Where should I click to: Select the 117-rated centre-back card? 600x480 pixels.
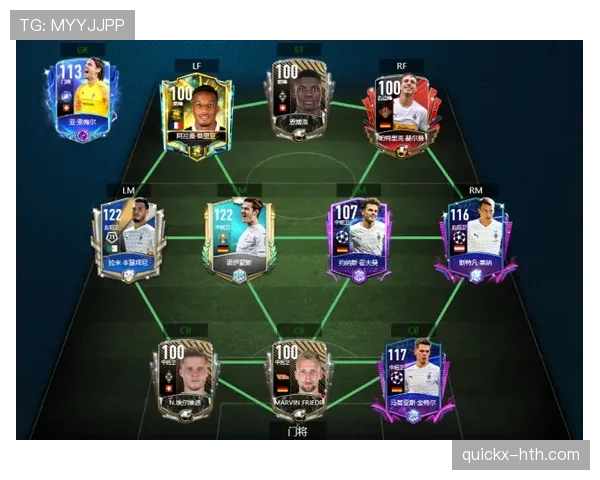tap(412, 378)
